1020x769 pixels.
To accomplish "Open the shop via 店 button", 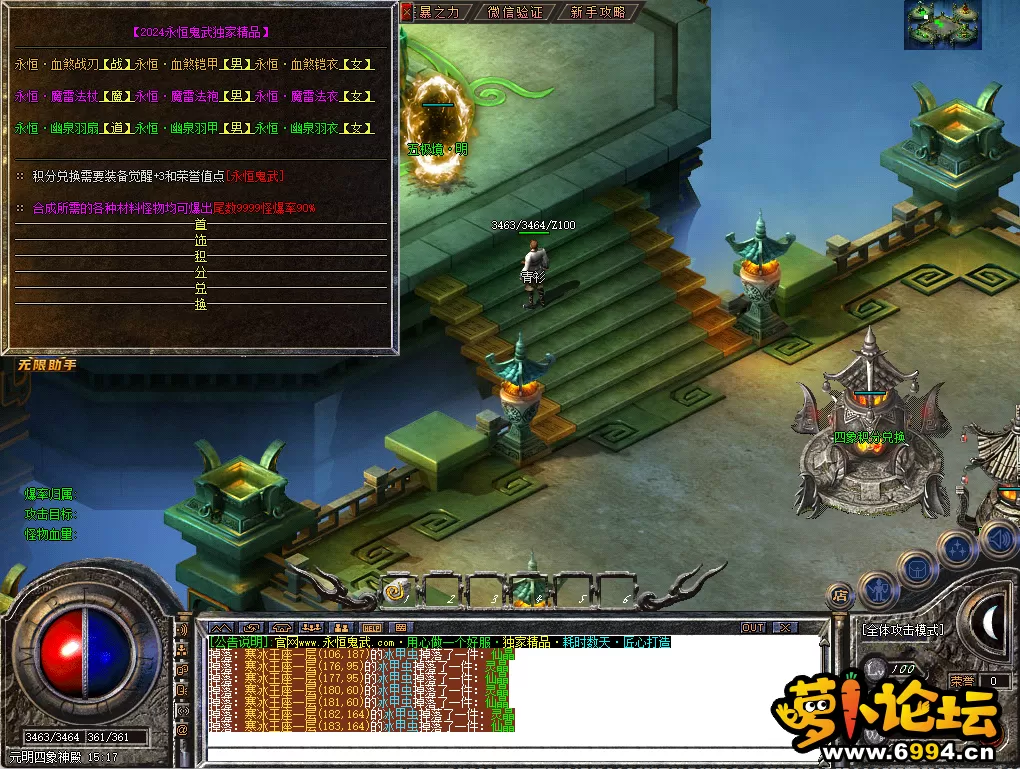I will pyautogui.click(x=841, y=595).
